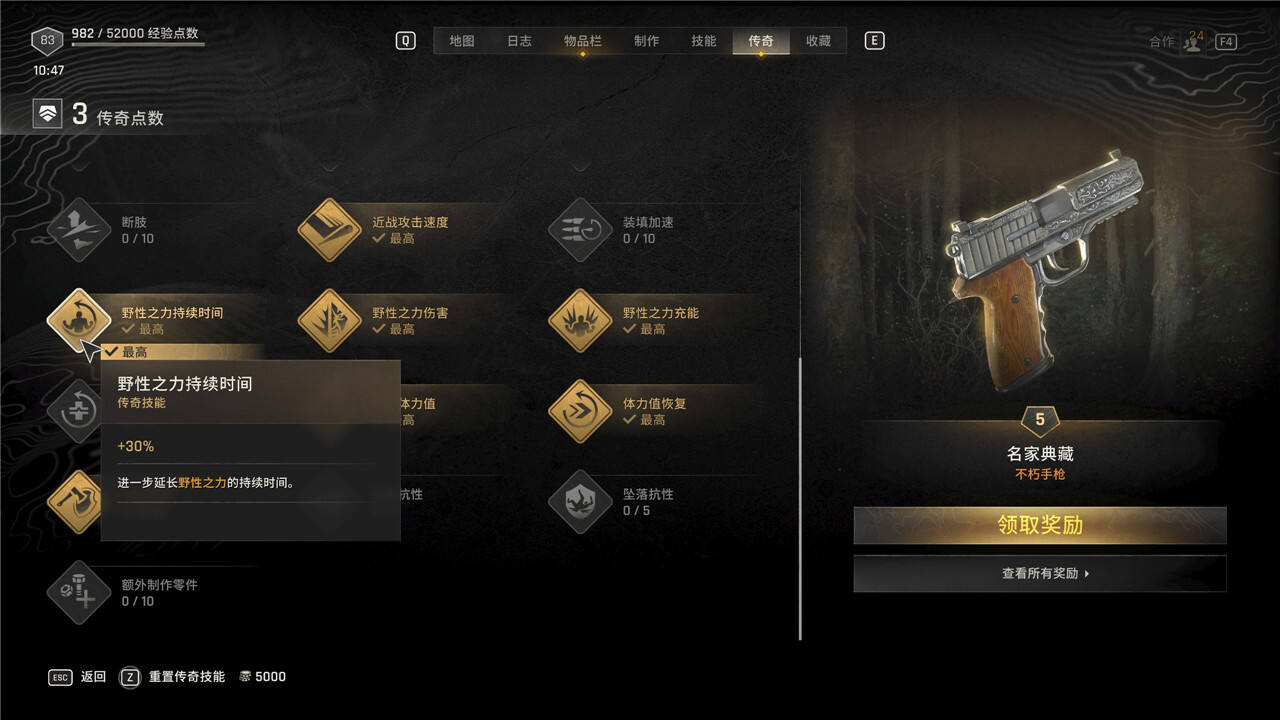Click the 野性之力伤害 skill icon
This screenshot has height=720, width=1280.
pyautogui.click(x=330, y=321)
